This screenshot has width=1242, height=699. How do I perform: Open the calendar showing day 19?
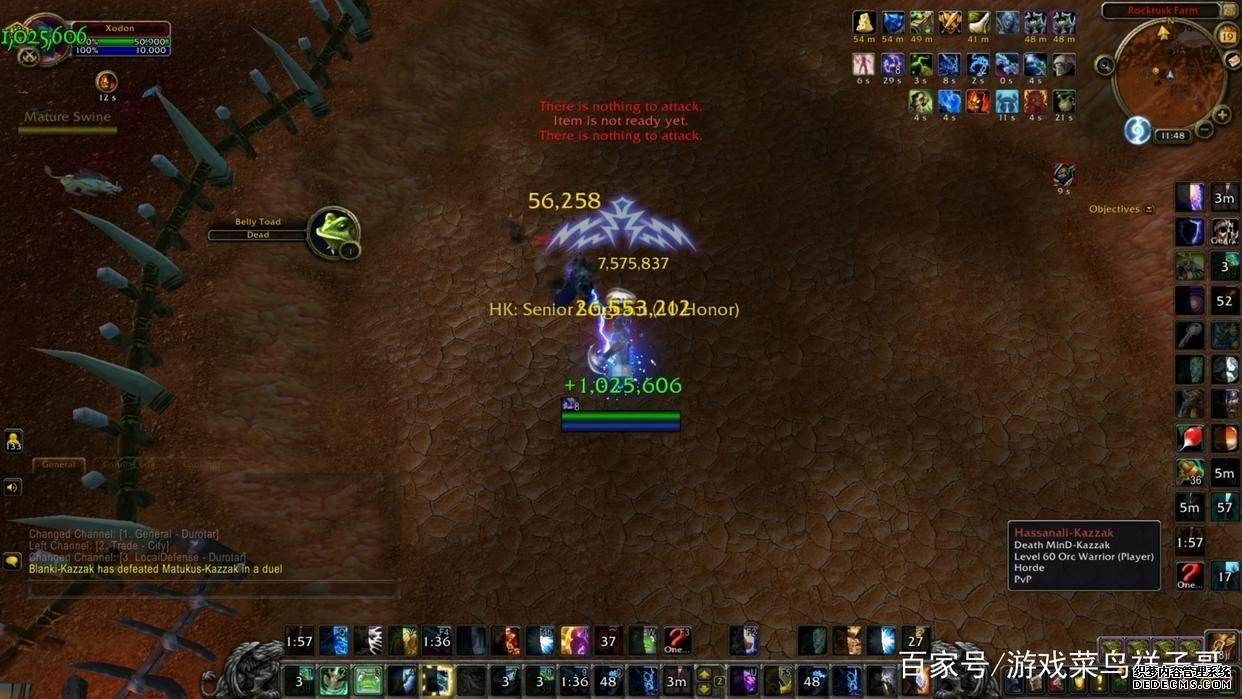click(x=1228, y=37)
